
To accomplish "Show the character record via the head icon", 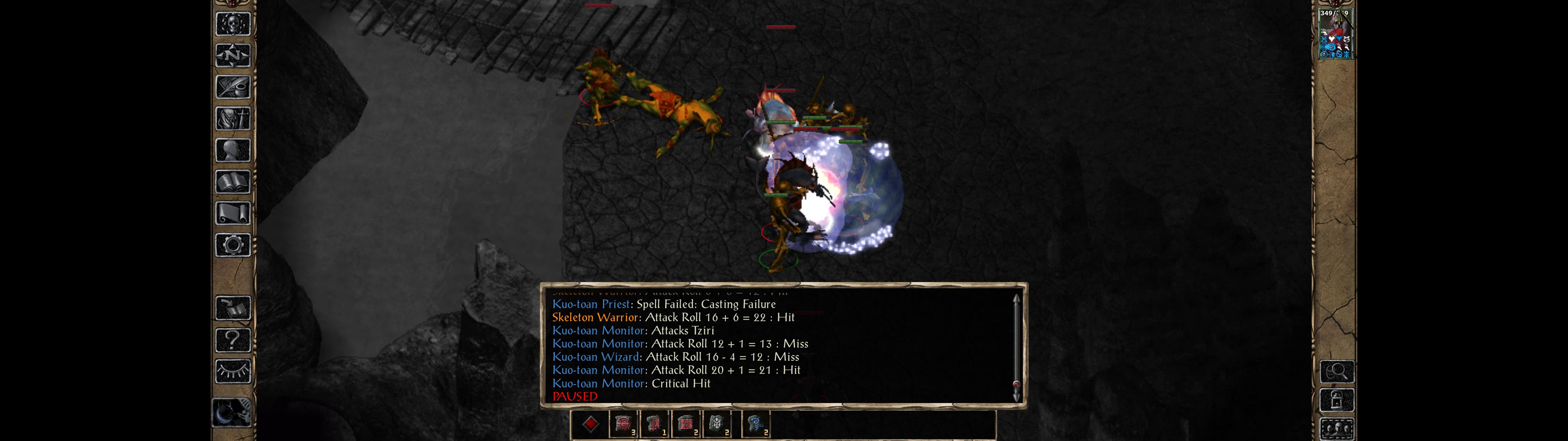I will click(232, 150).
